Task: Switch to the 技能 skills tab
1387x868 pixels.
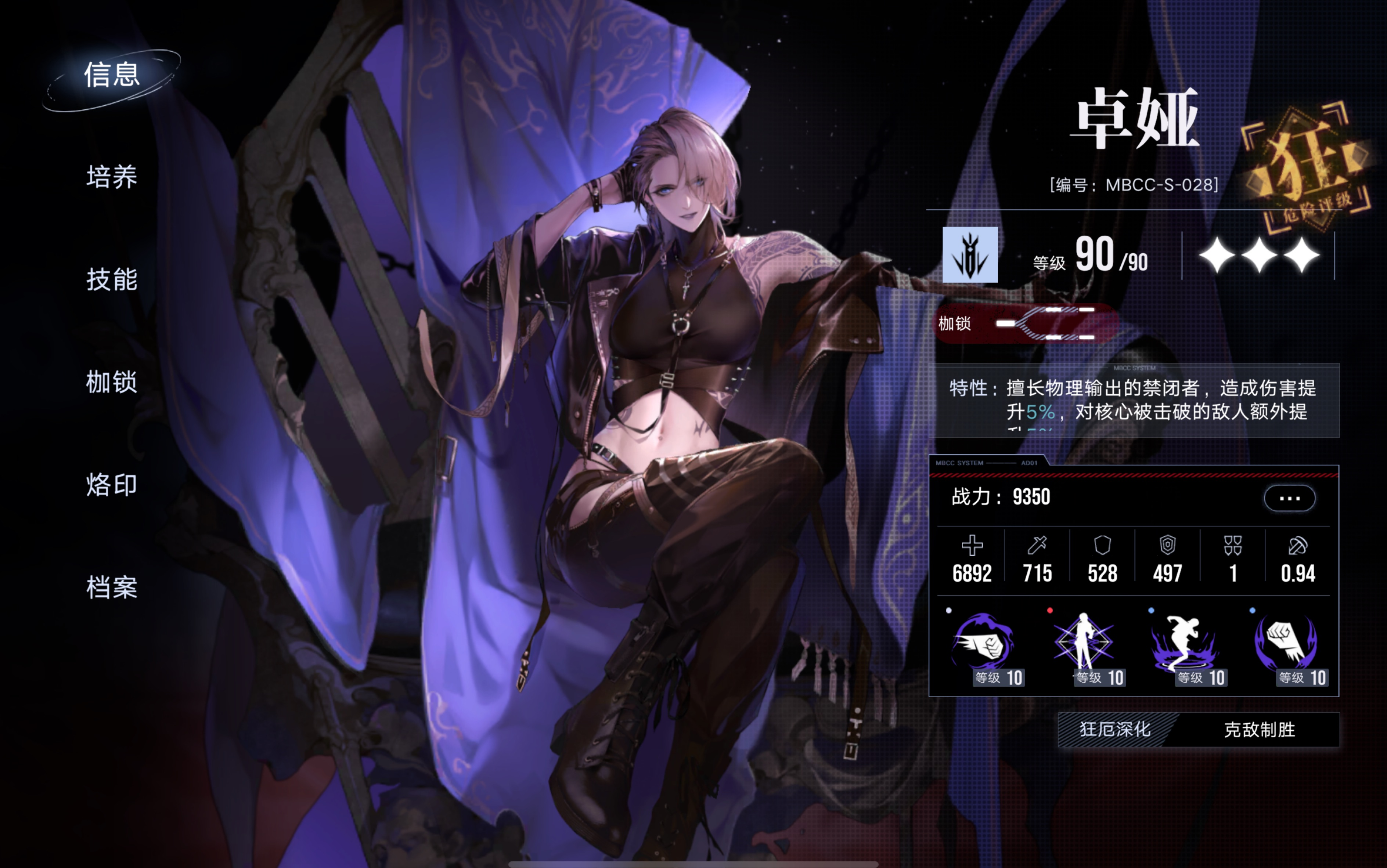Action: (112, 279)
